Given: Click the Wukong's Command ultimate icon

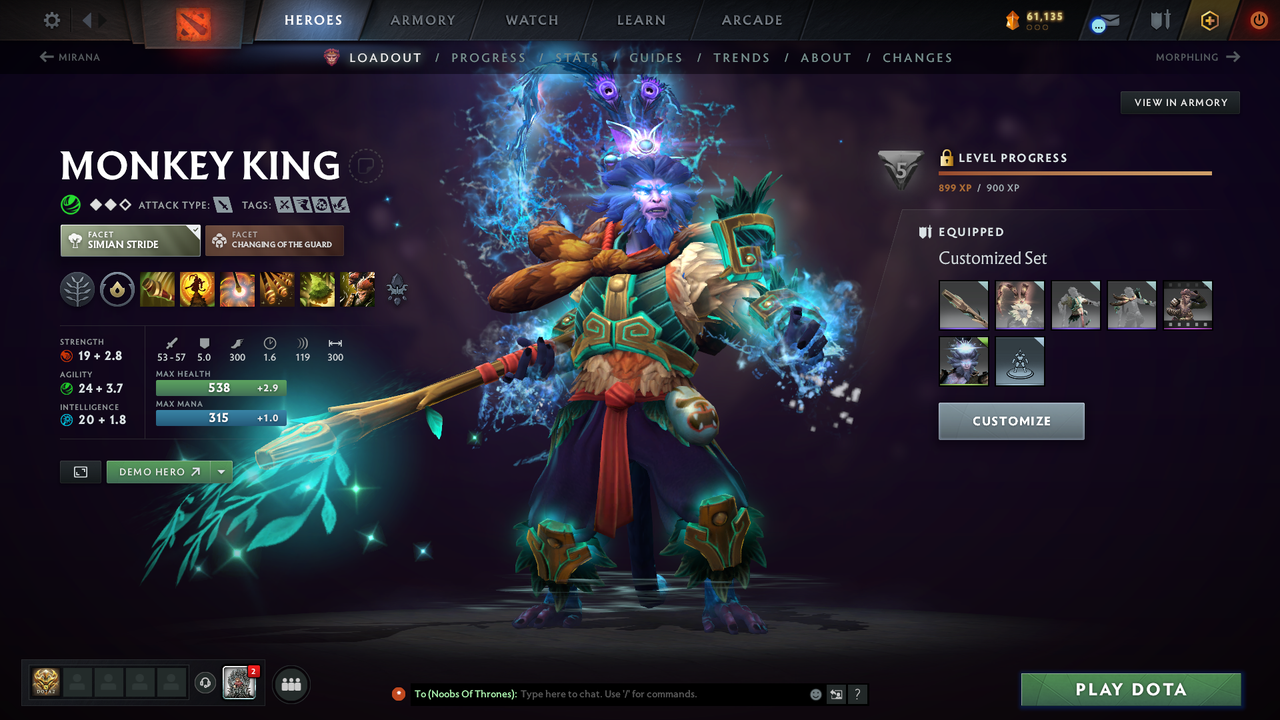Looking at the screenshot, I should click(x=357, y=289).
